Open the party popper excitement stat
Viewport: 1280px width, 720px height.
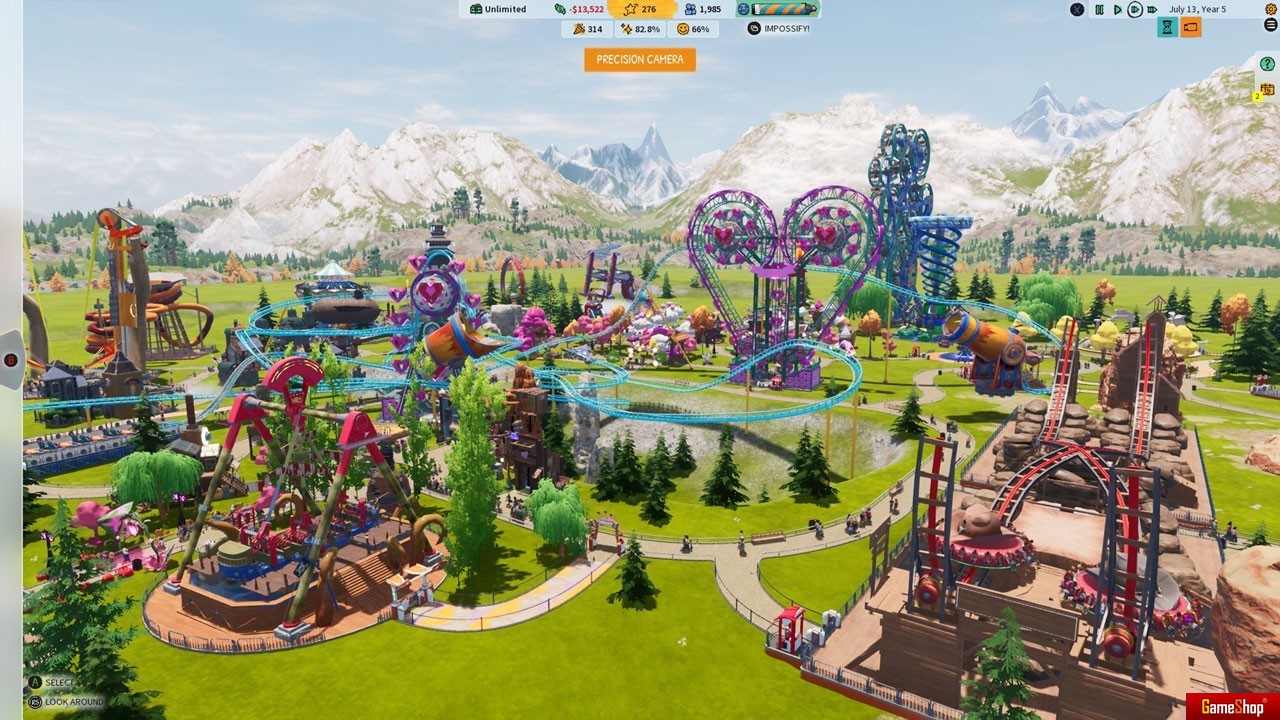587,29
